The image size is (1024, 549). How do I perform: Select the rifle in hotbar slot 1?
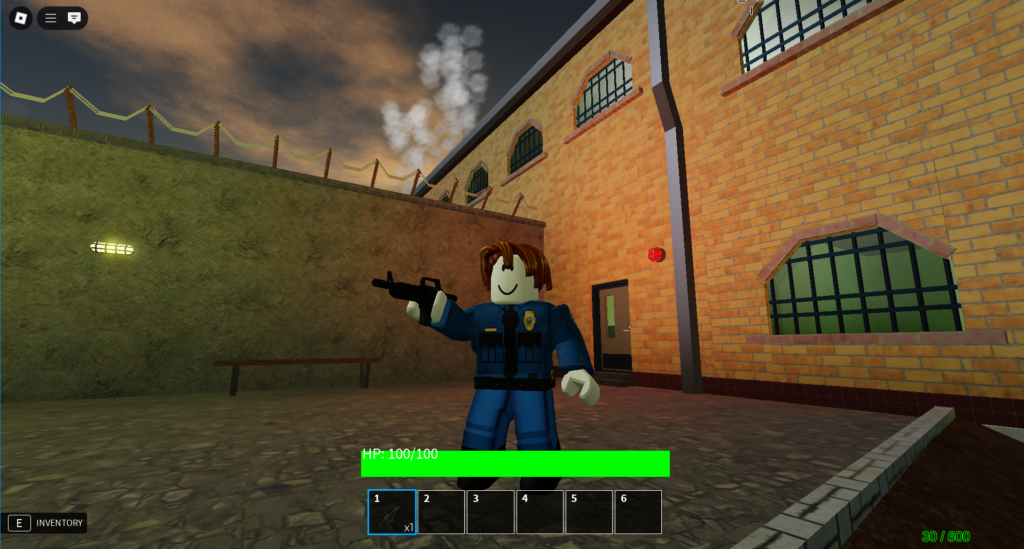point(392,511)
